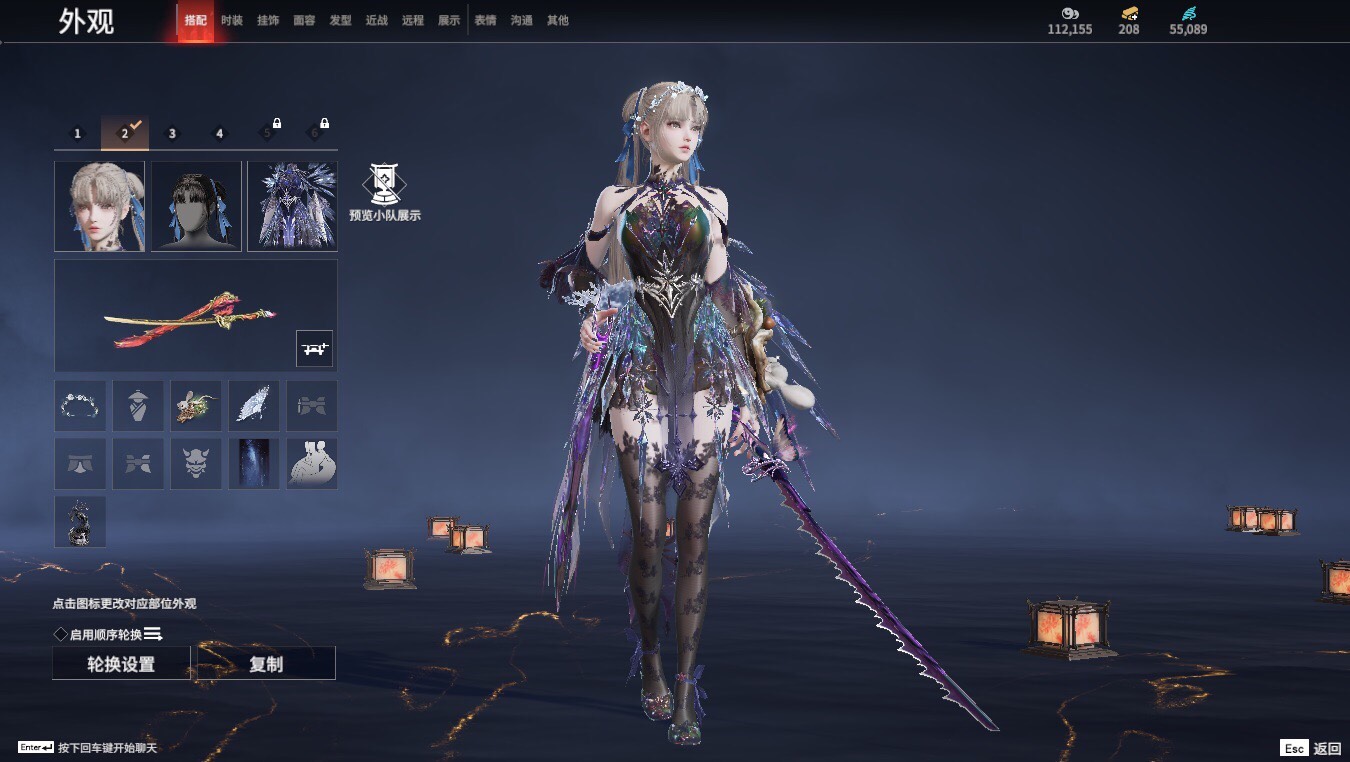Switch to outfit preset 4

point(220,133)
